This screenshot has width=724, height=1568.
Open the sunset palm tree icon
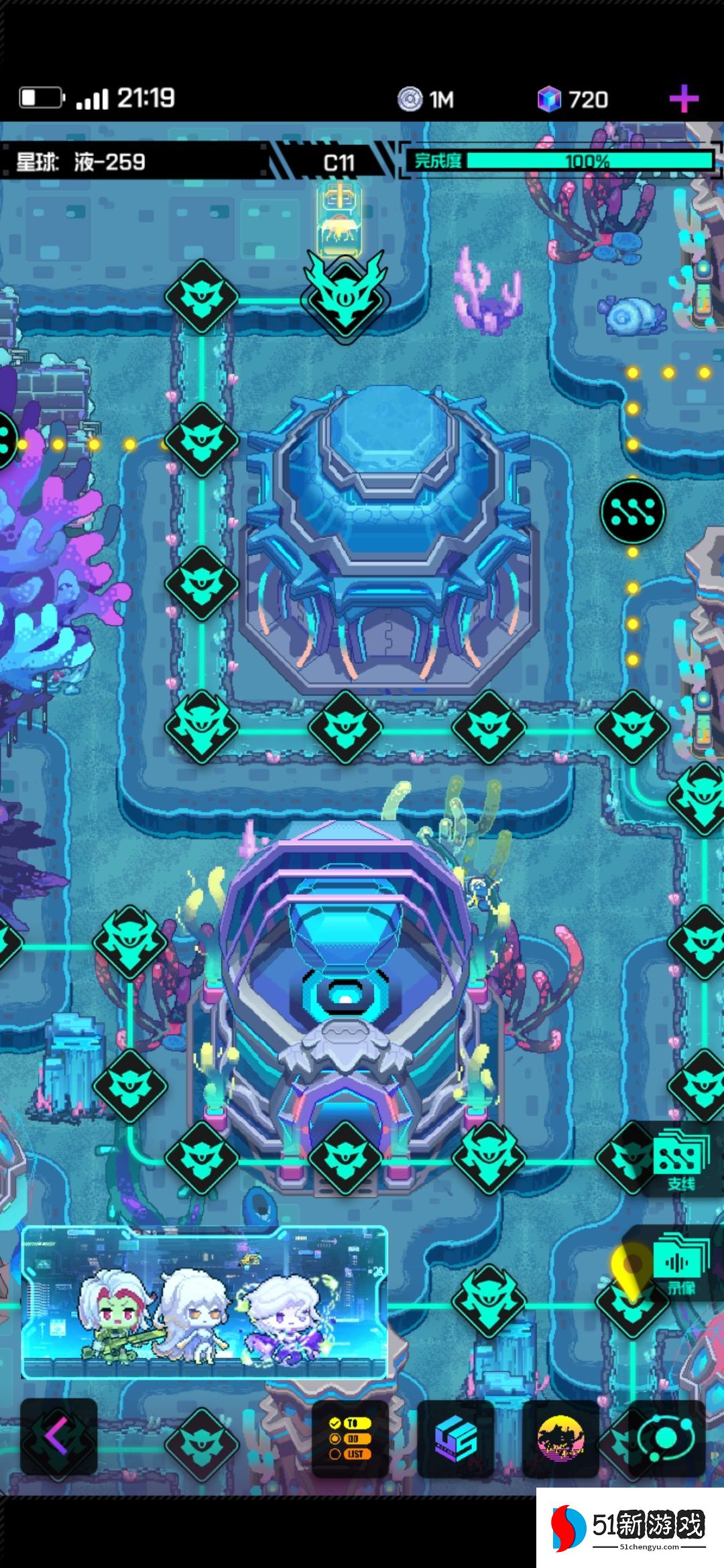click(x=560, y=1438)
